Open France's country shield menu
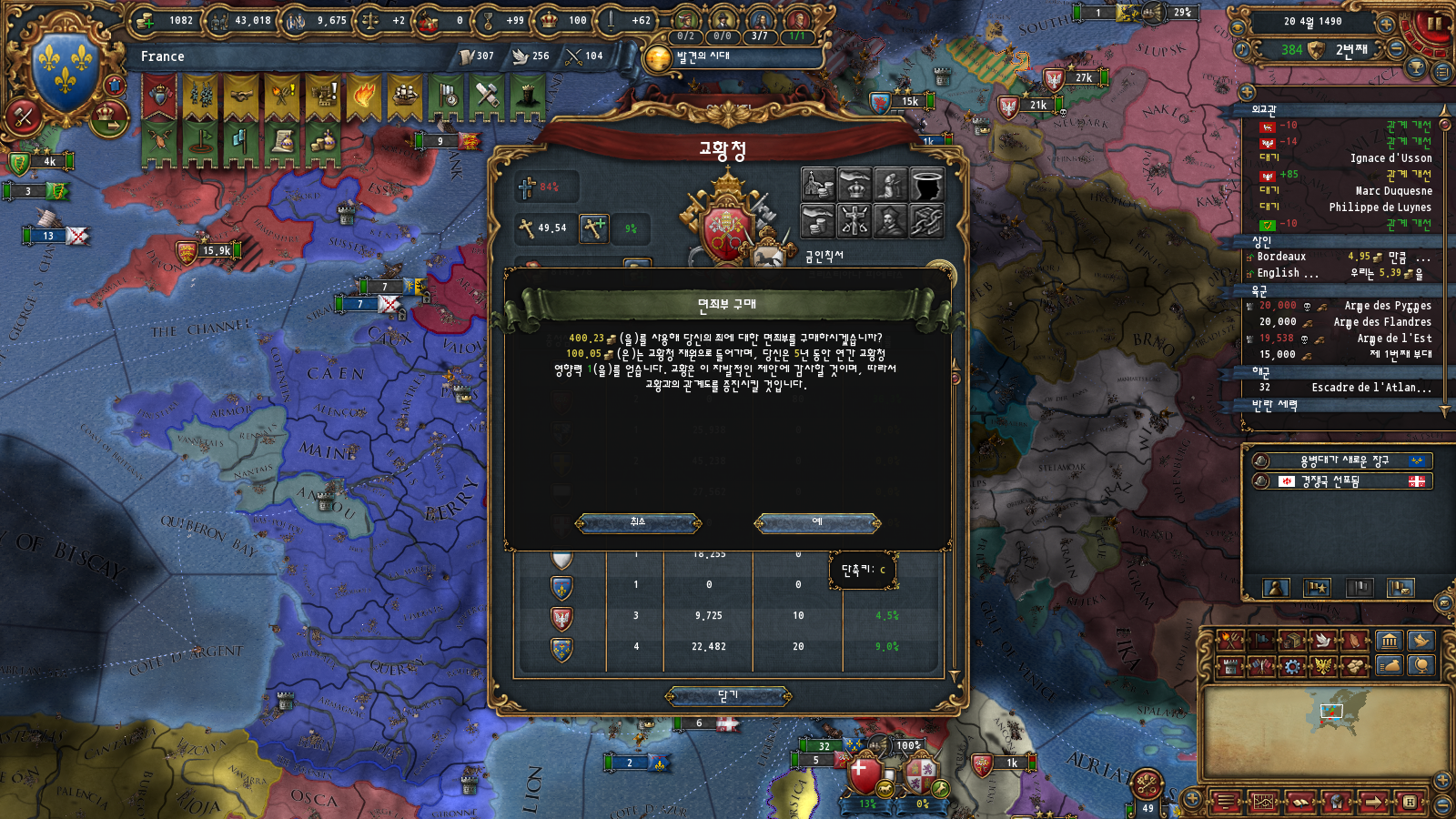This screenshot has height=819, width=1456. click(x=66, y=66)
